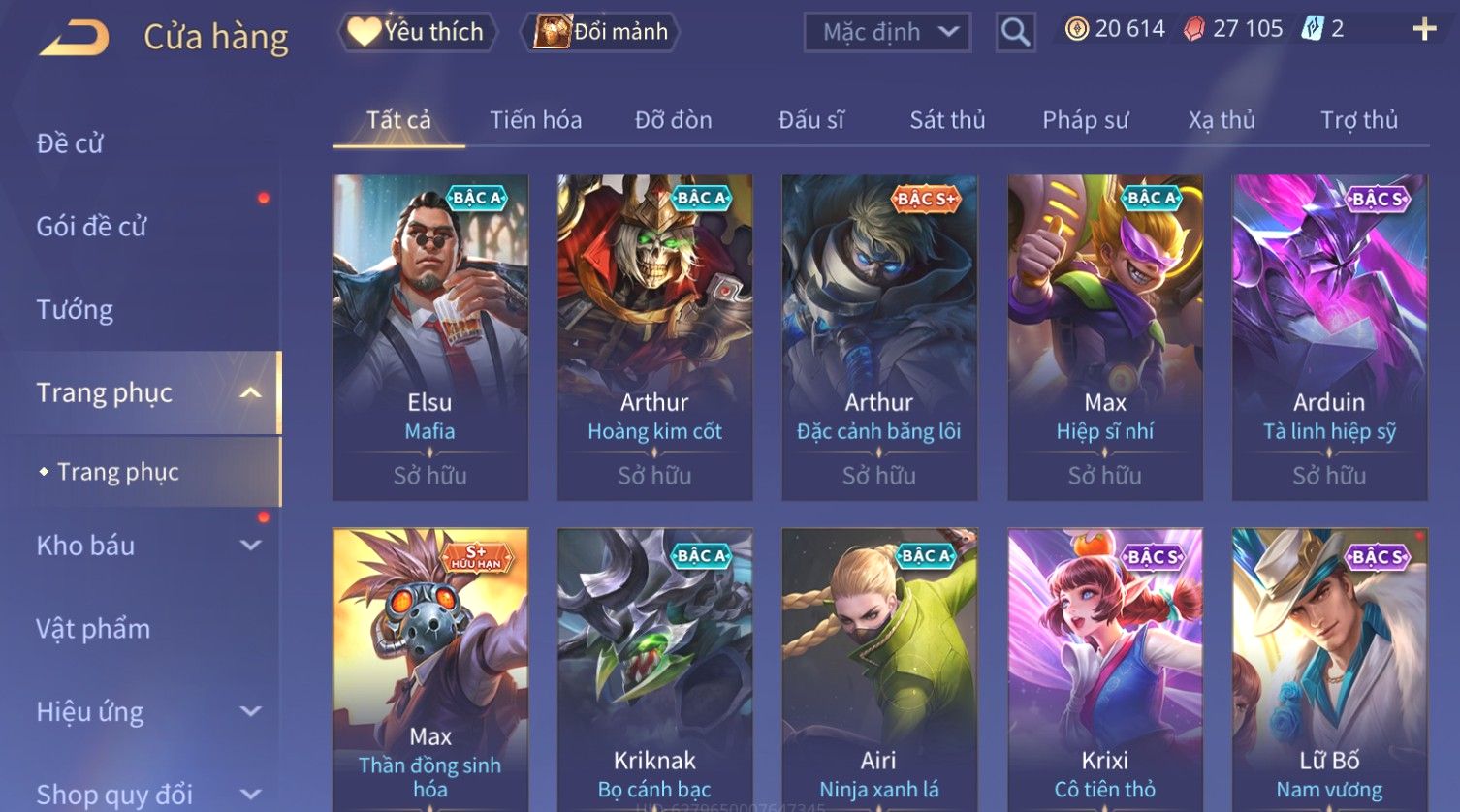Screen dimensions: 1460x812
Task: Open the Mặc định sort dropdown
Action: [887, 32]
